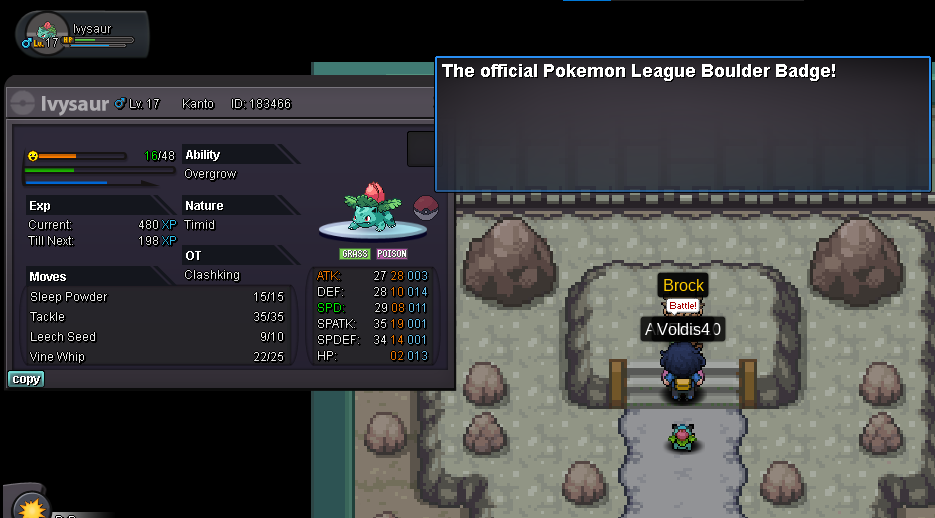
Task: Click the Poké Ball icon beside Ivysaur's sprite
Action: pos(424,208)
